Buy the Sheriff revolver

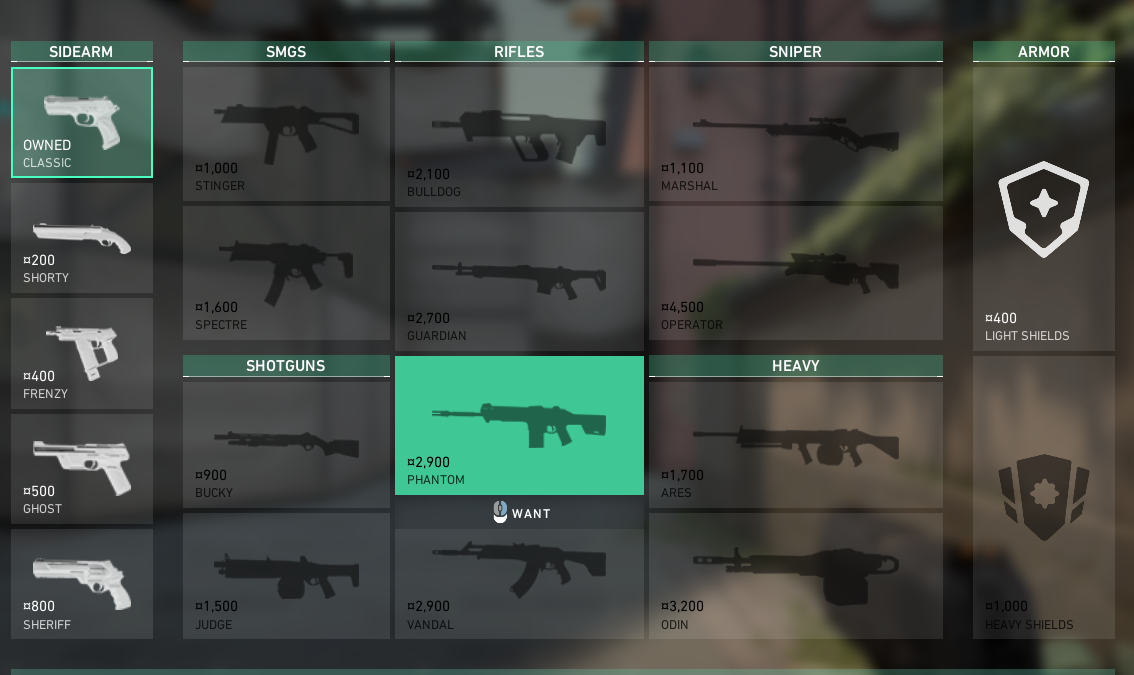pos(82,584)
